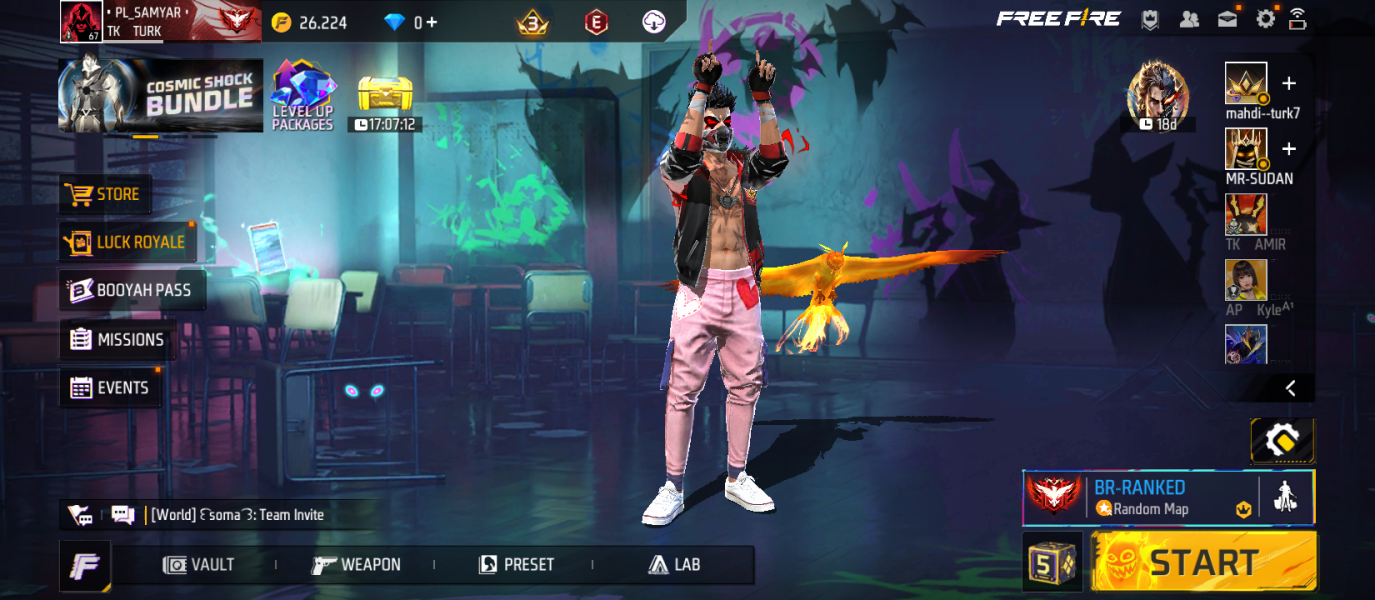Open the Store menu

click(x=105, y=194)
